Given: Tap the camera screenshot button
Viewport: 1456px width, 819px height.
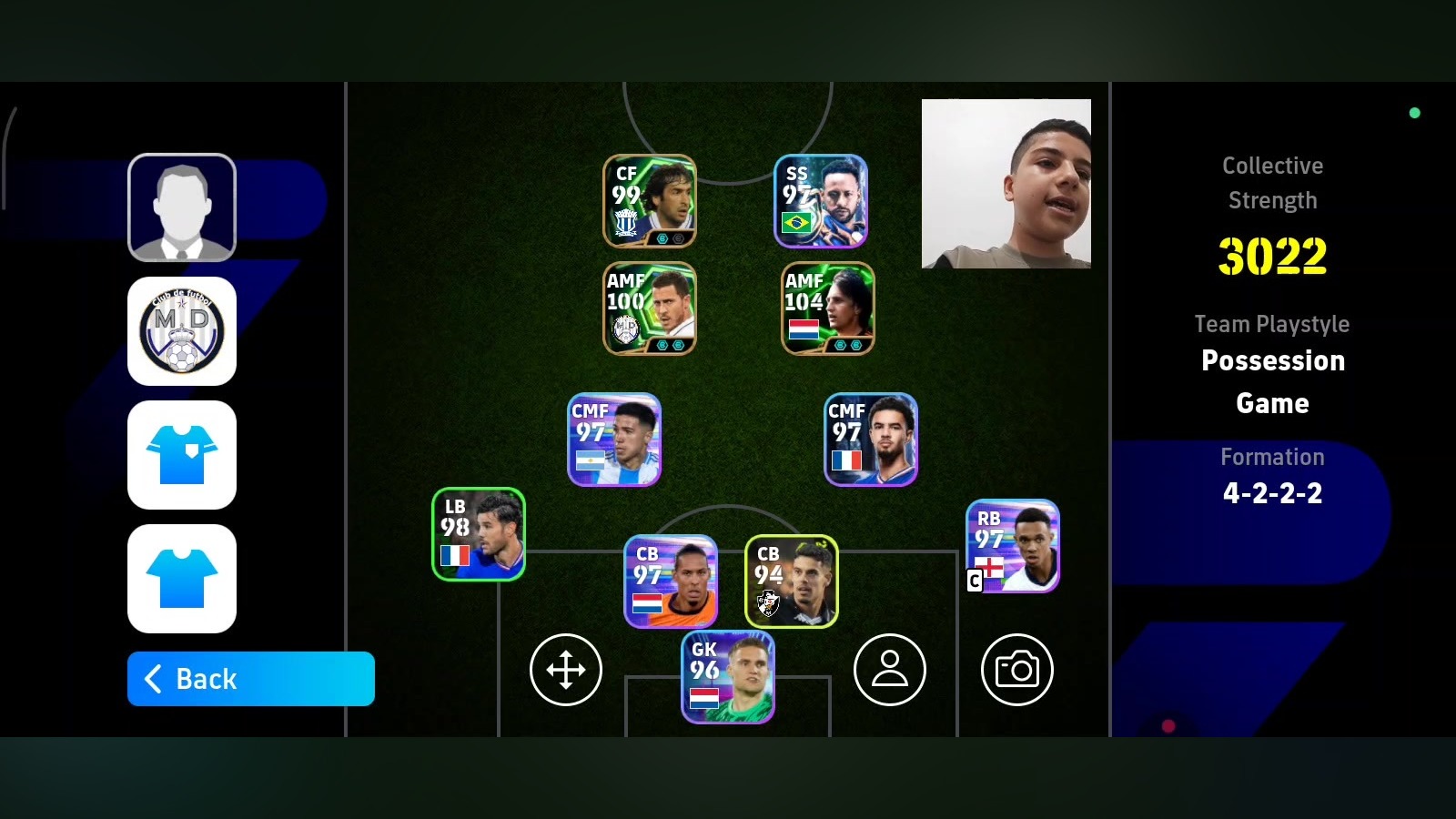Looking at the screenshot, I should coord(1017,670).
